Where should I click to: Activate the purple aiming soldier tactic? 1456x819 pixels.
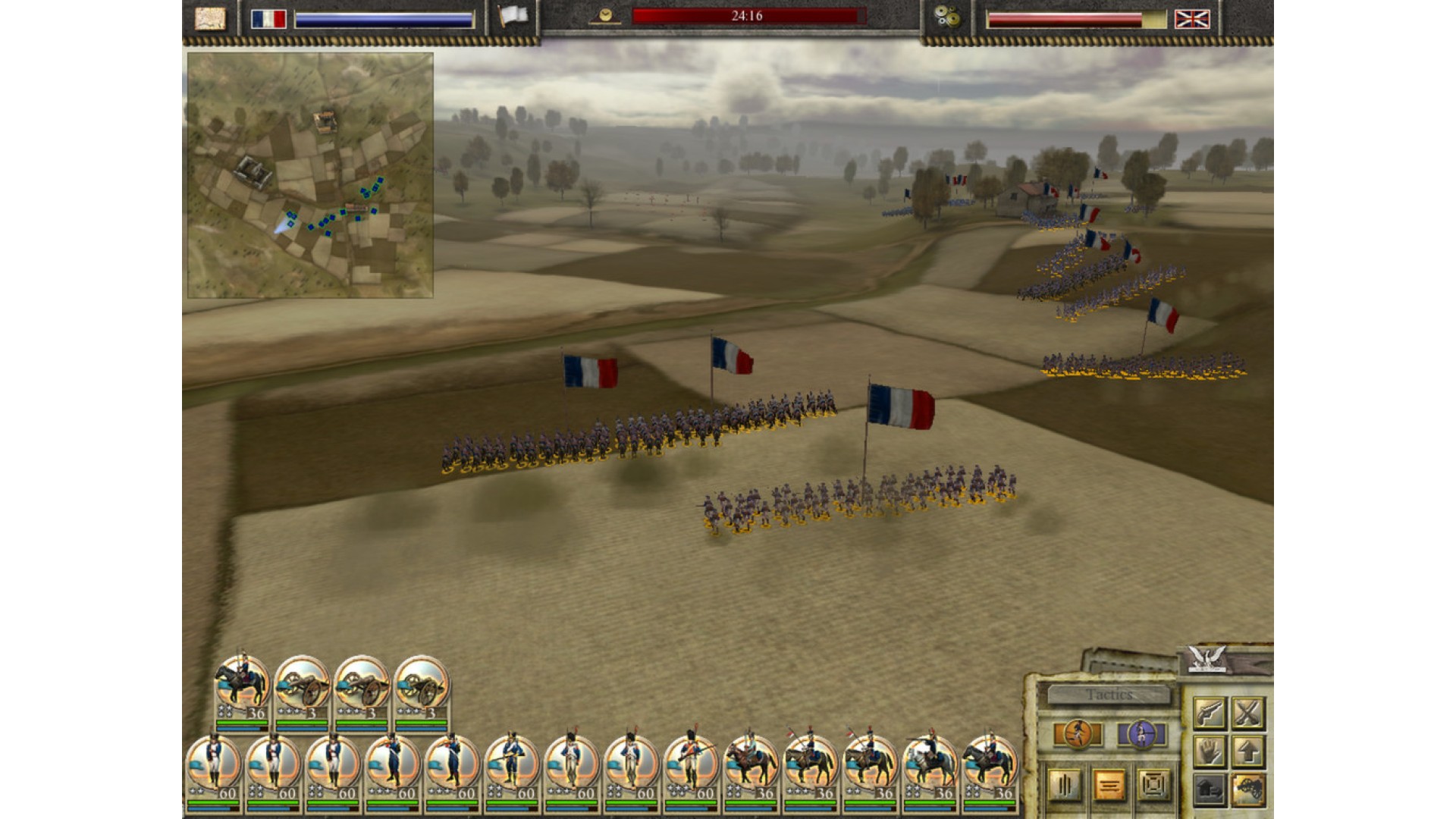(x=1141, y=734)
